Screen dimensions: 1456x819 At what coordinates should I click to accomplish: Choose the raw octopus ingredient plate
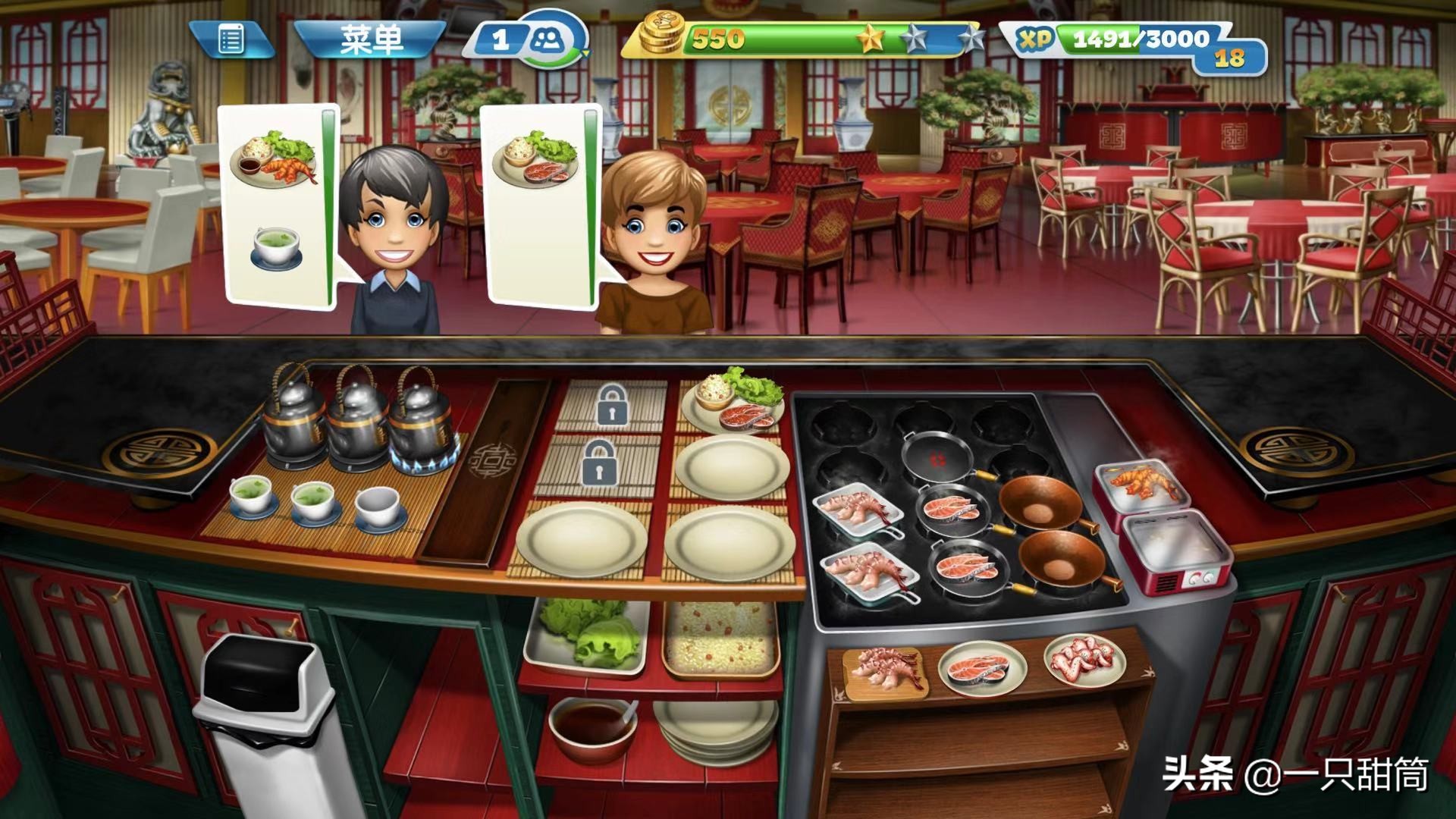(1084, 661)
